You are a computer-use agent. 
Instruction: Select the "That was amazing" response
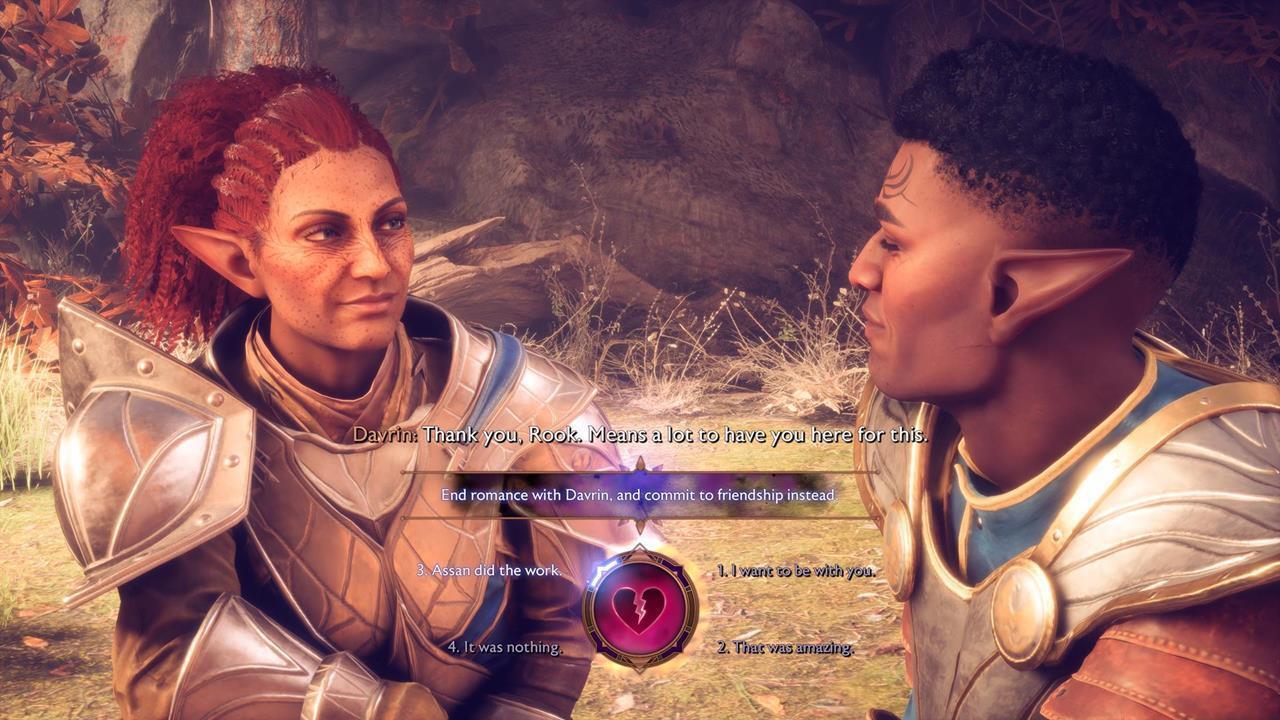pos(785,647)
